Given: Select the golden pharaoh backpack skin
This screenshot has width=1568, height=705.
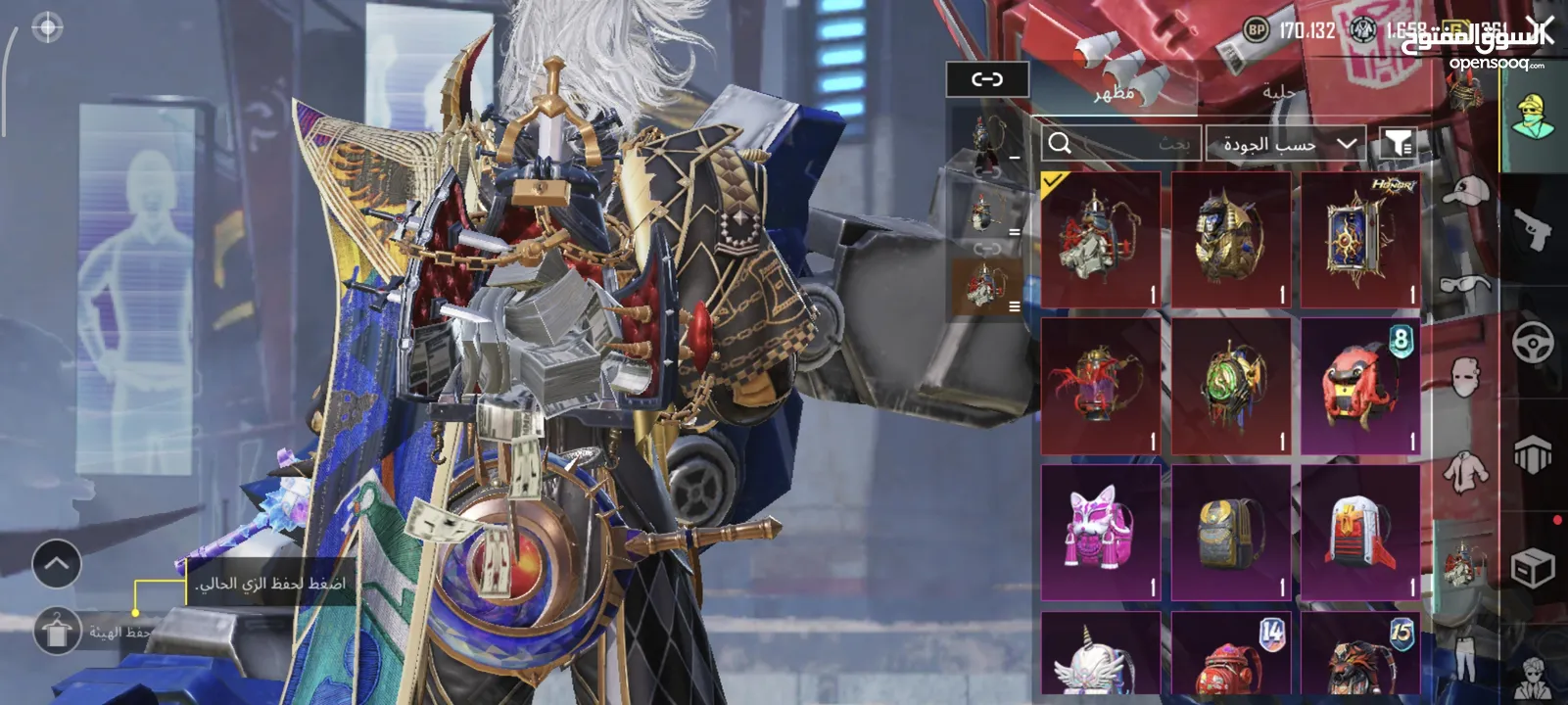Looking at the screenshot, I should tap(1230, 241).
